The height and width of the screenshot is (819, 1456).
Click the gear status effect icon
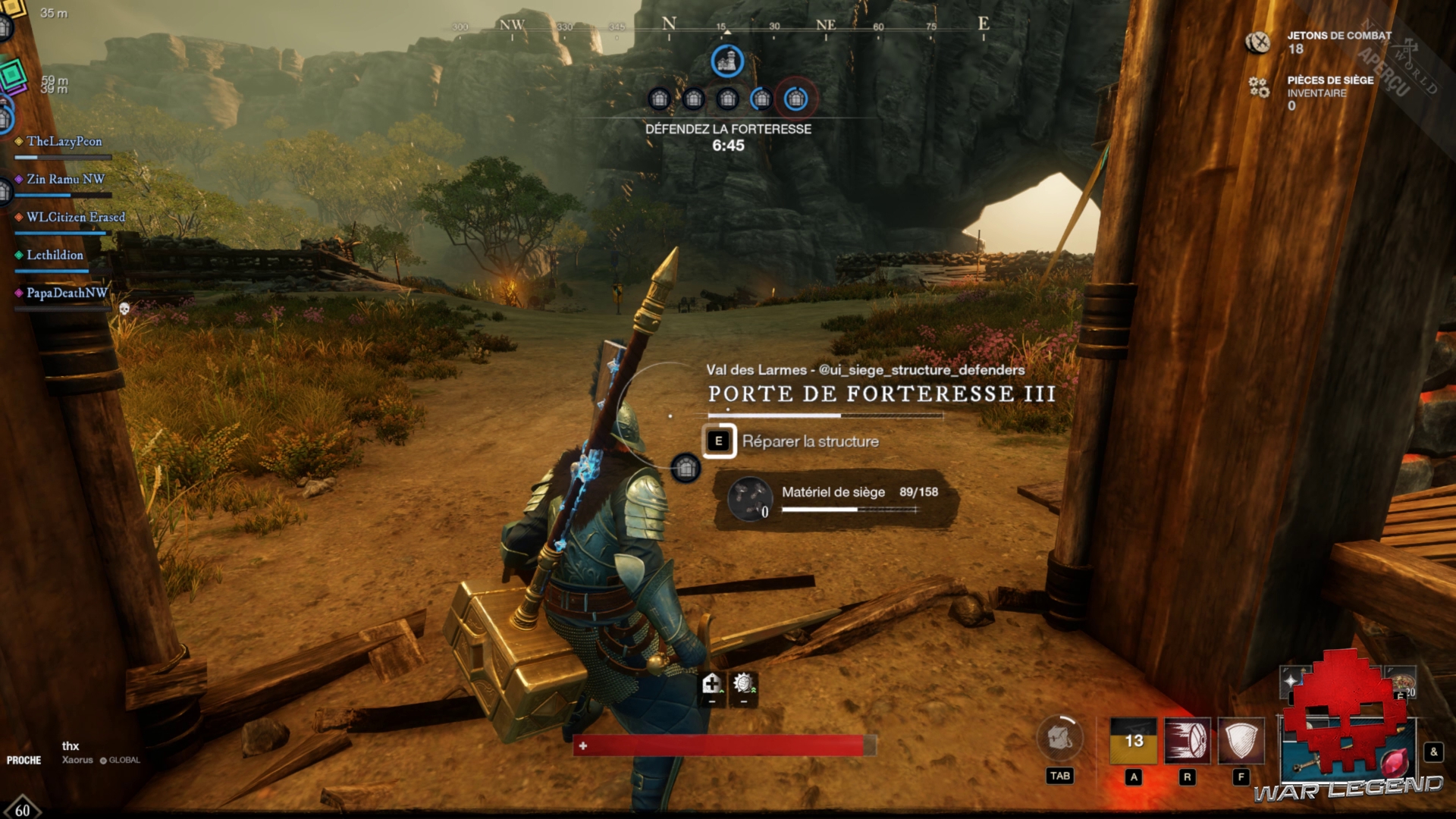pos(743,684)
